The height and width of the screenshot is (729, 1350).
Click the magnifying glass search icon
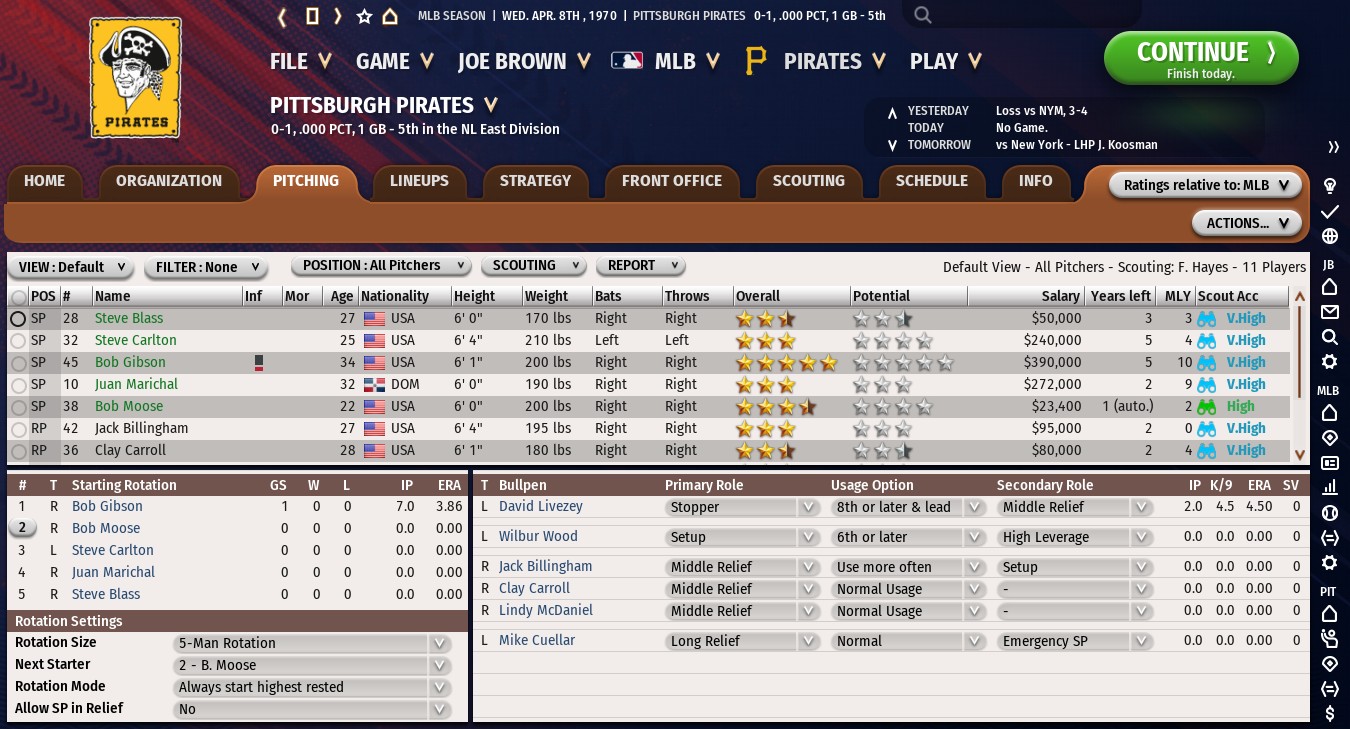[923, 15]
